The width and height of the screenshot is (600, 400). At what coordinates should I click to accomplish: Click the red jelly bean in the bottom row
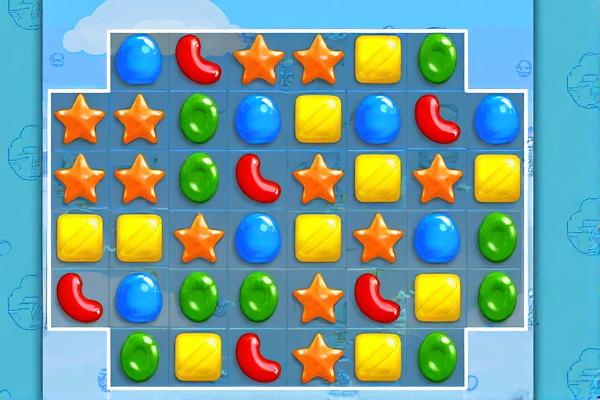tap(258, 357)
